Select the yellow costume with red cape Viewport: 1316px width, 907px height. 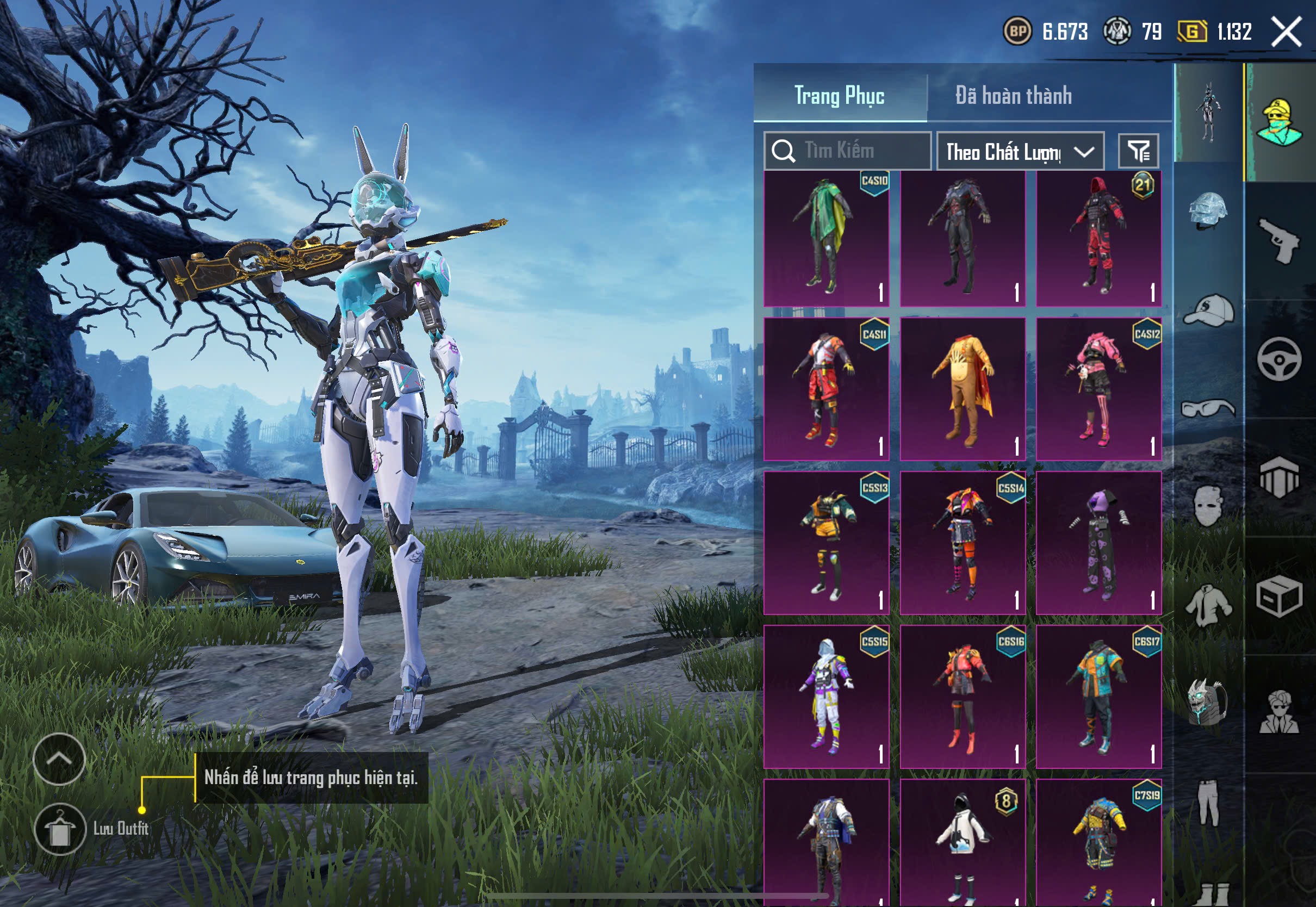[963, 389]
